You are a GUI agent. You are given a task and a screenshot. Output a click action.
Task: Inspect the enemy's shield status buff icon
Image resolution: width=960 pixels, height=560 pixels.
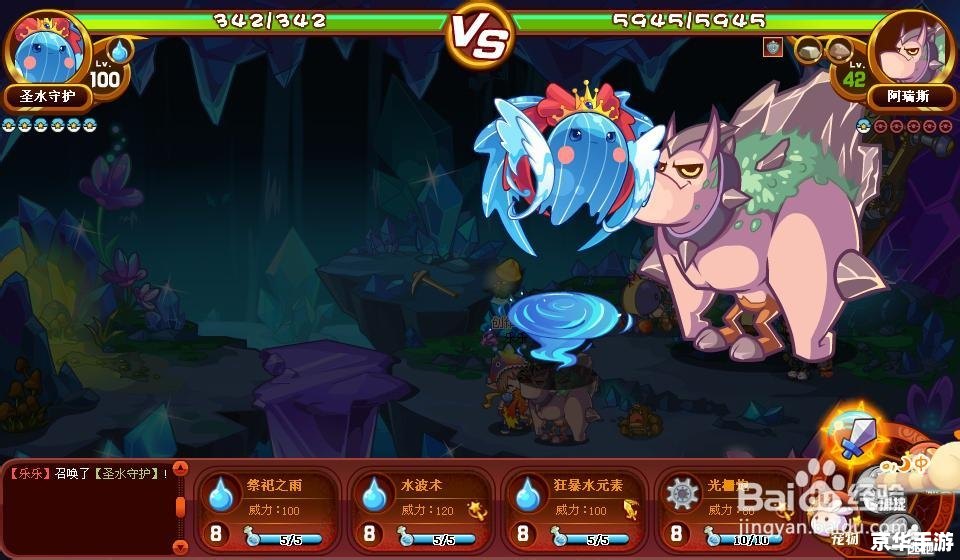[773, 47]
